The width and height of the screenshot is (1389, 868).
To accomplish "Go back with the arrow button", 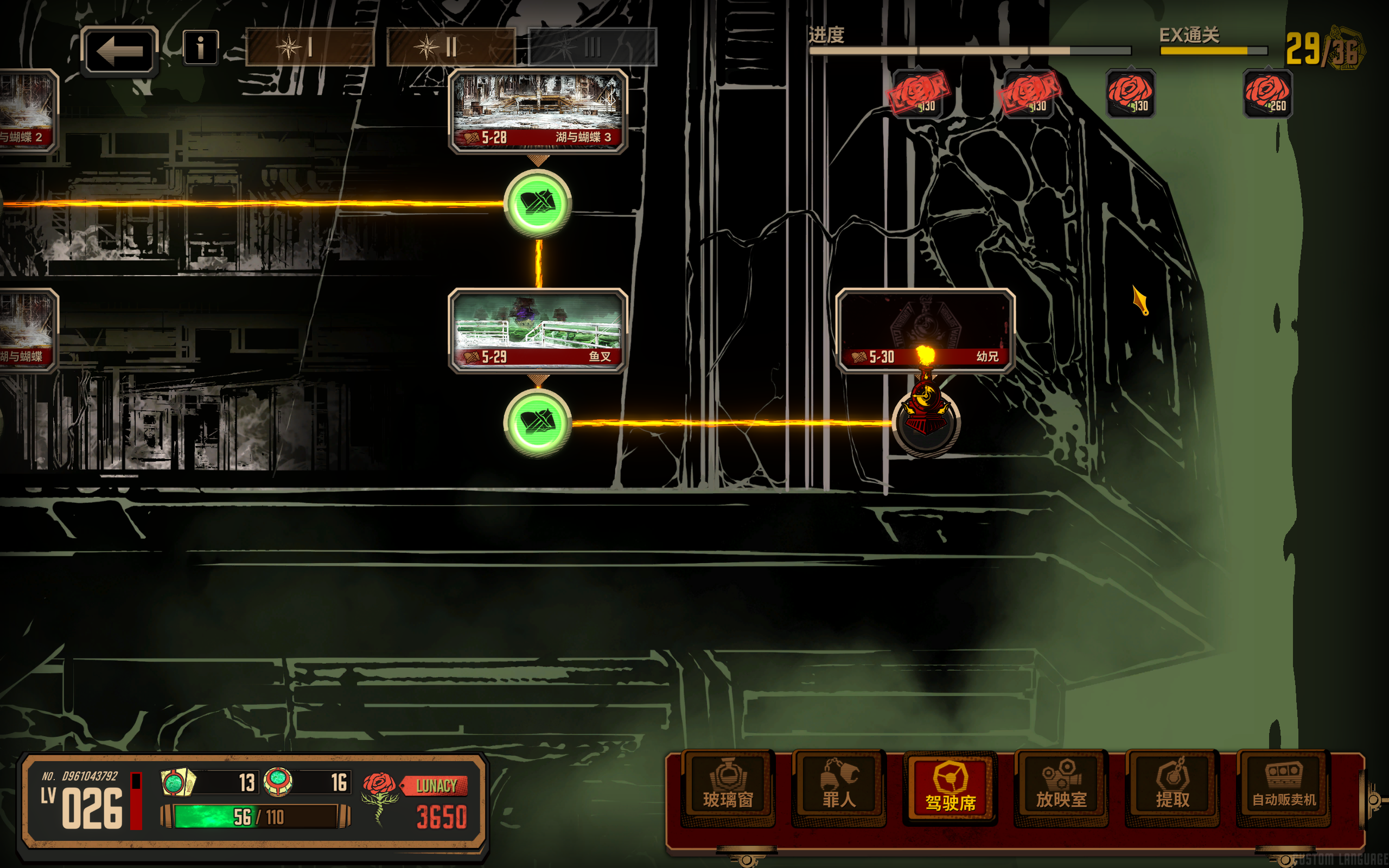I will [119, 51].
